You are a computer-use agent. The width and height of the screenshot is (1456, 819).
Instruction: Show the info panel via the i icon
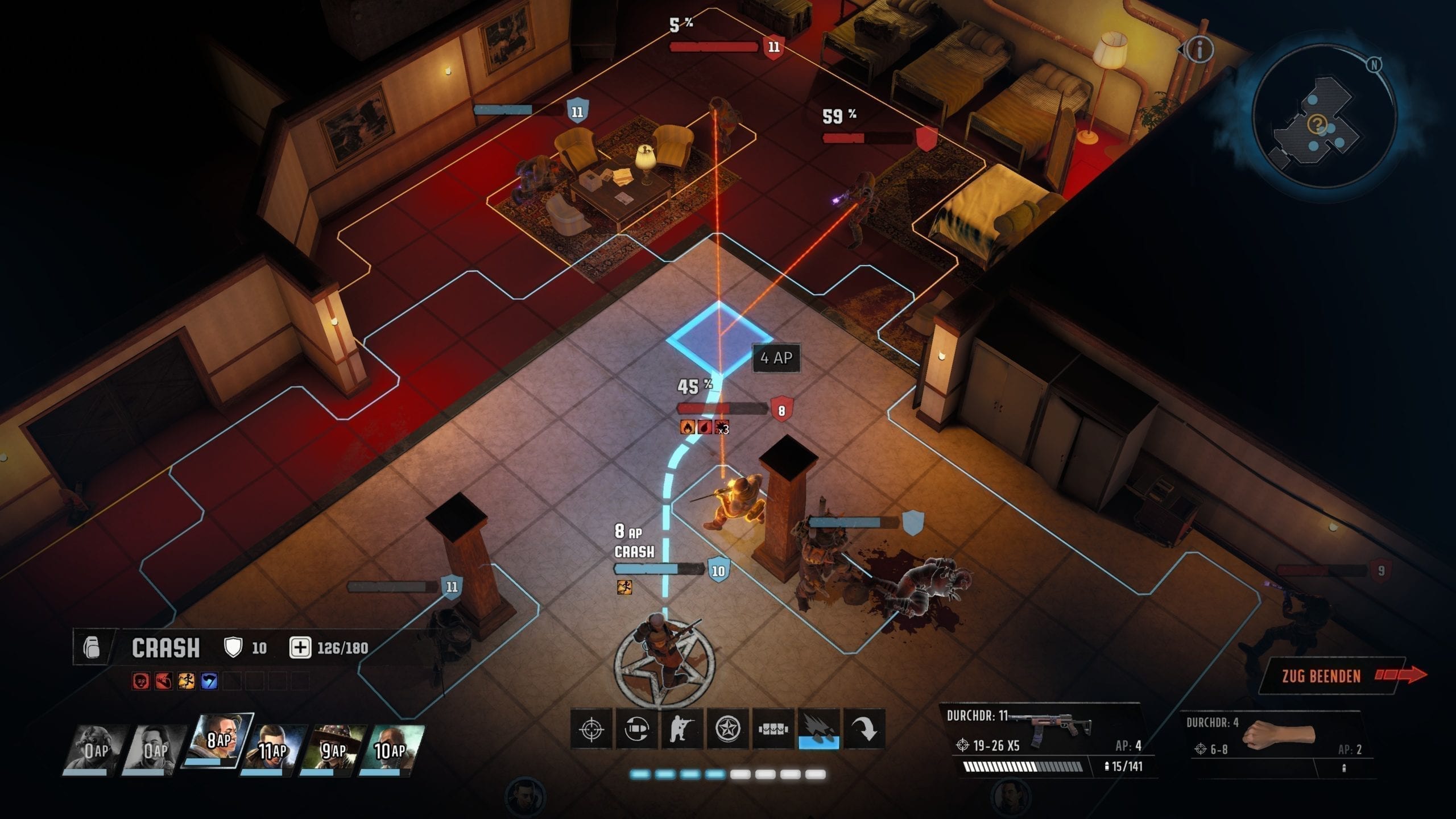1199,50
